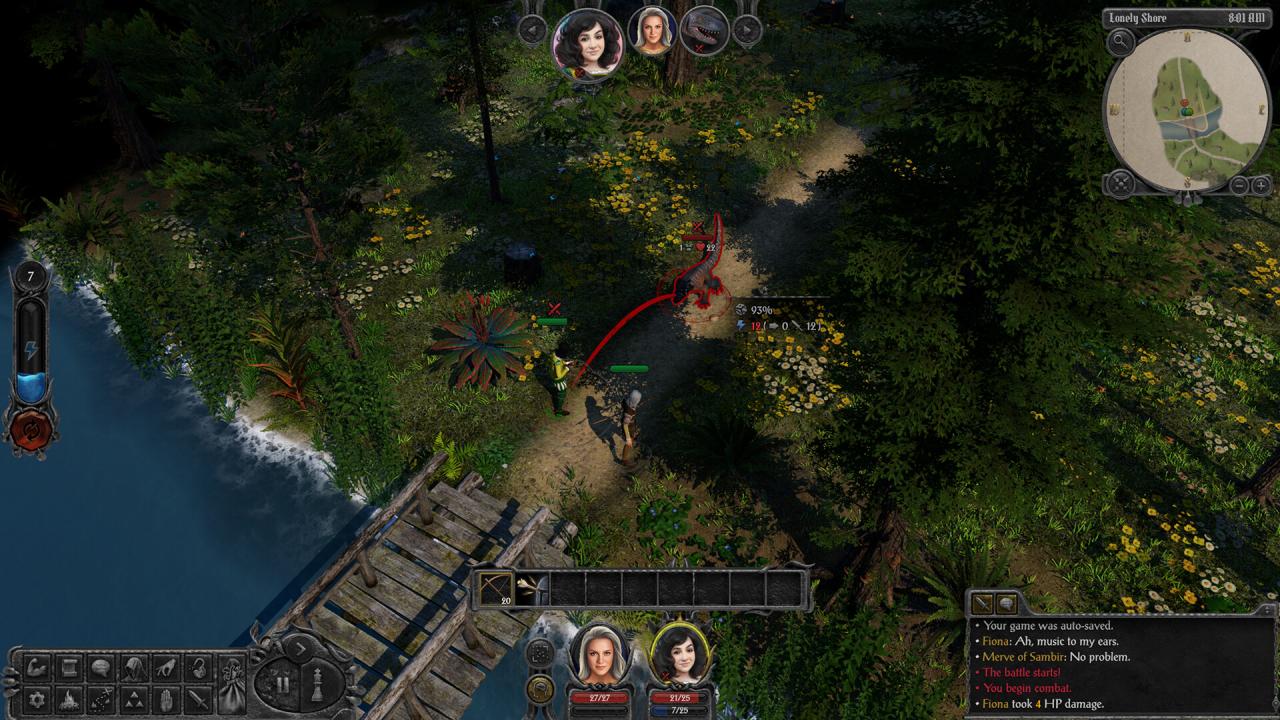Viewport: 1280px width, 720px height.
Task: Open the options gear icon
Action: (x=35, y=699)
